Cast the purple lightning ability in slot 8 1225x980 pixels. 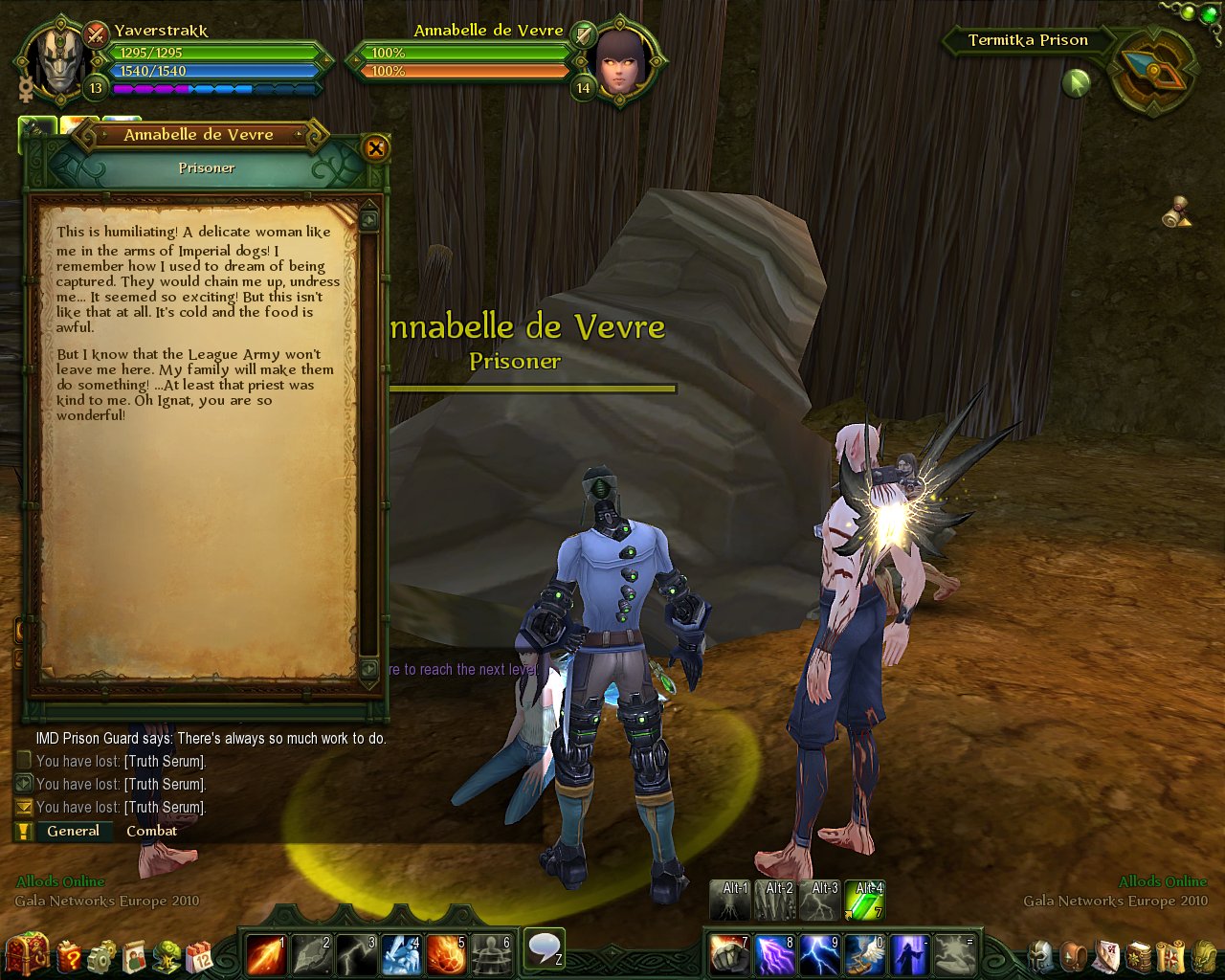774,953
